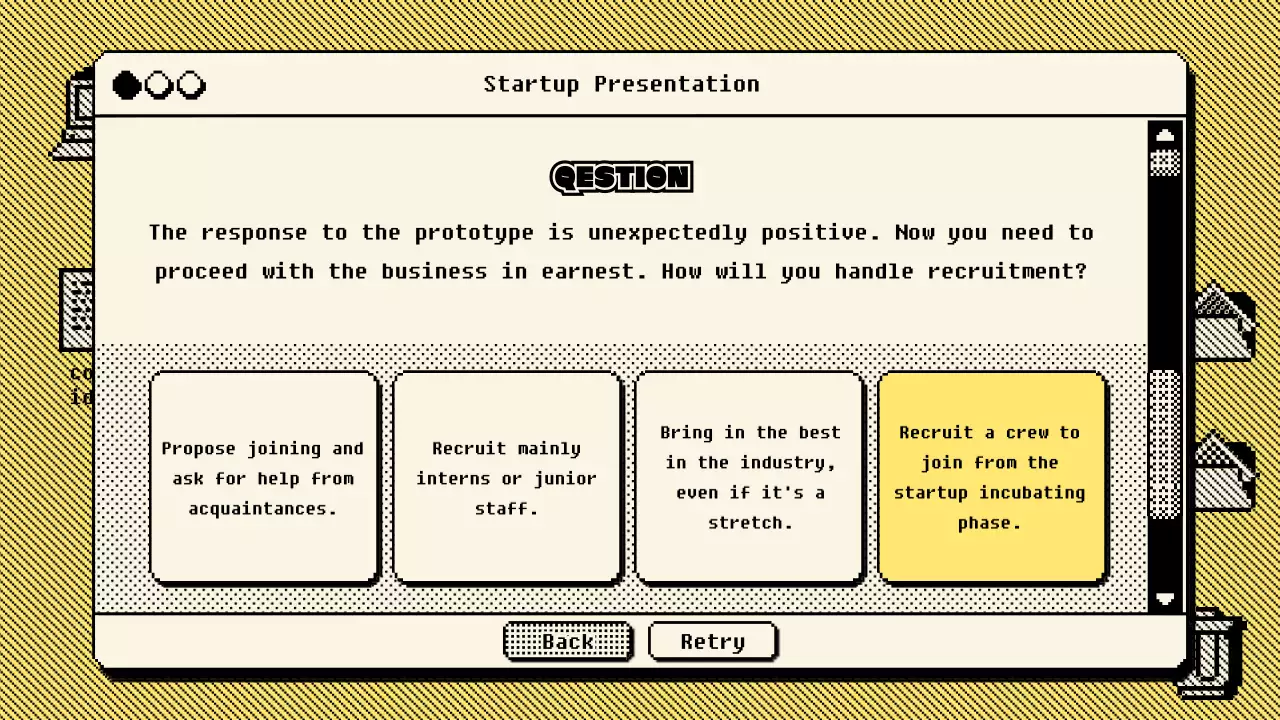Choose the "Bring in the best in the industry" option
The width and height of the screenshot is (1280, 720).
point(749,478)
